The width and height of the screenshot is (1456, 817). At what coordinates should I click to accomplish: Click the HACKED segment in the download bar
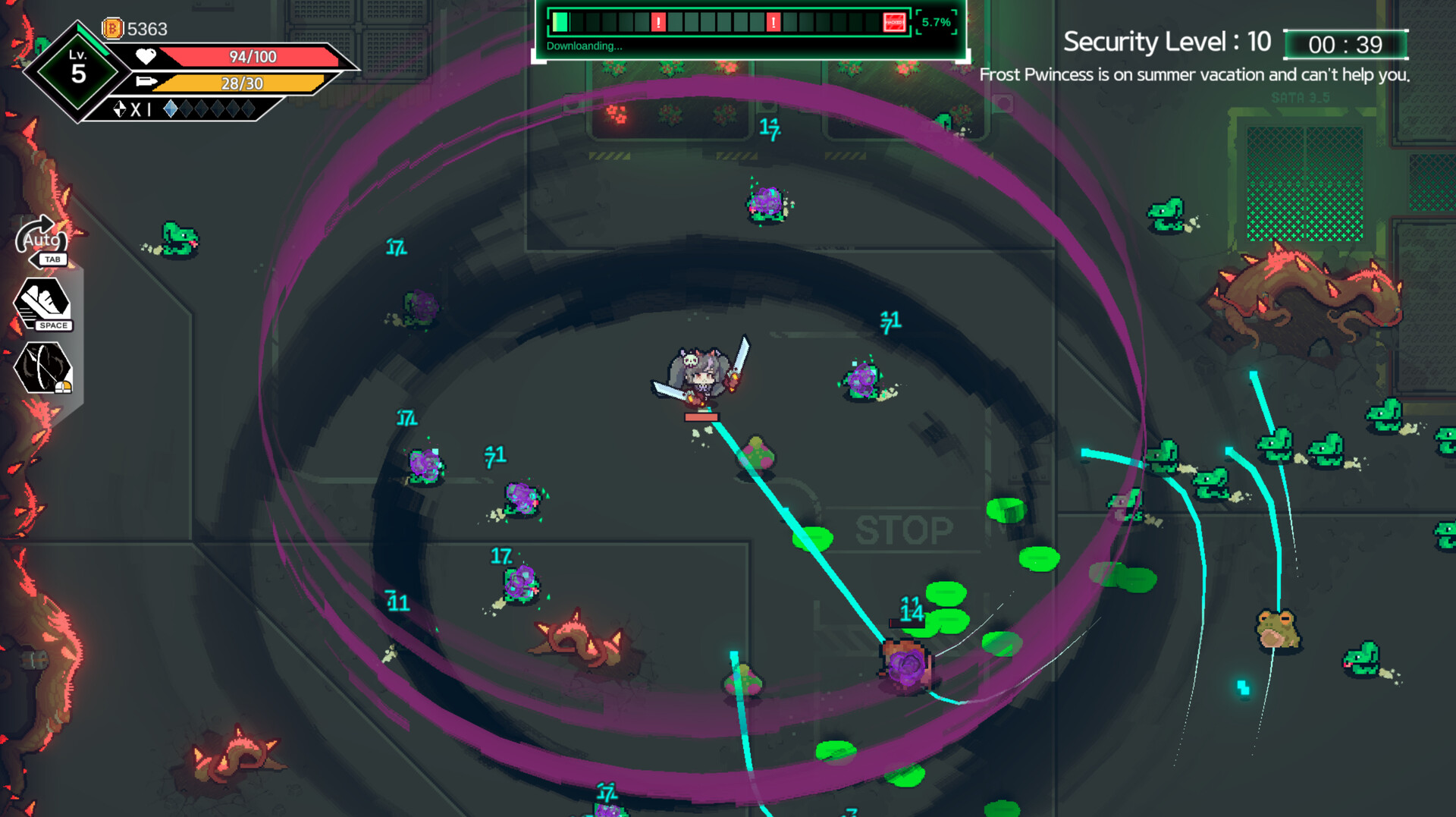point(893,21)
